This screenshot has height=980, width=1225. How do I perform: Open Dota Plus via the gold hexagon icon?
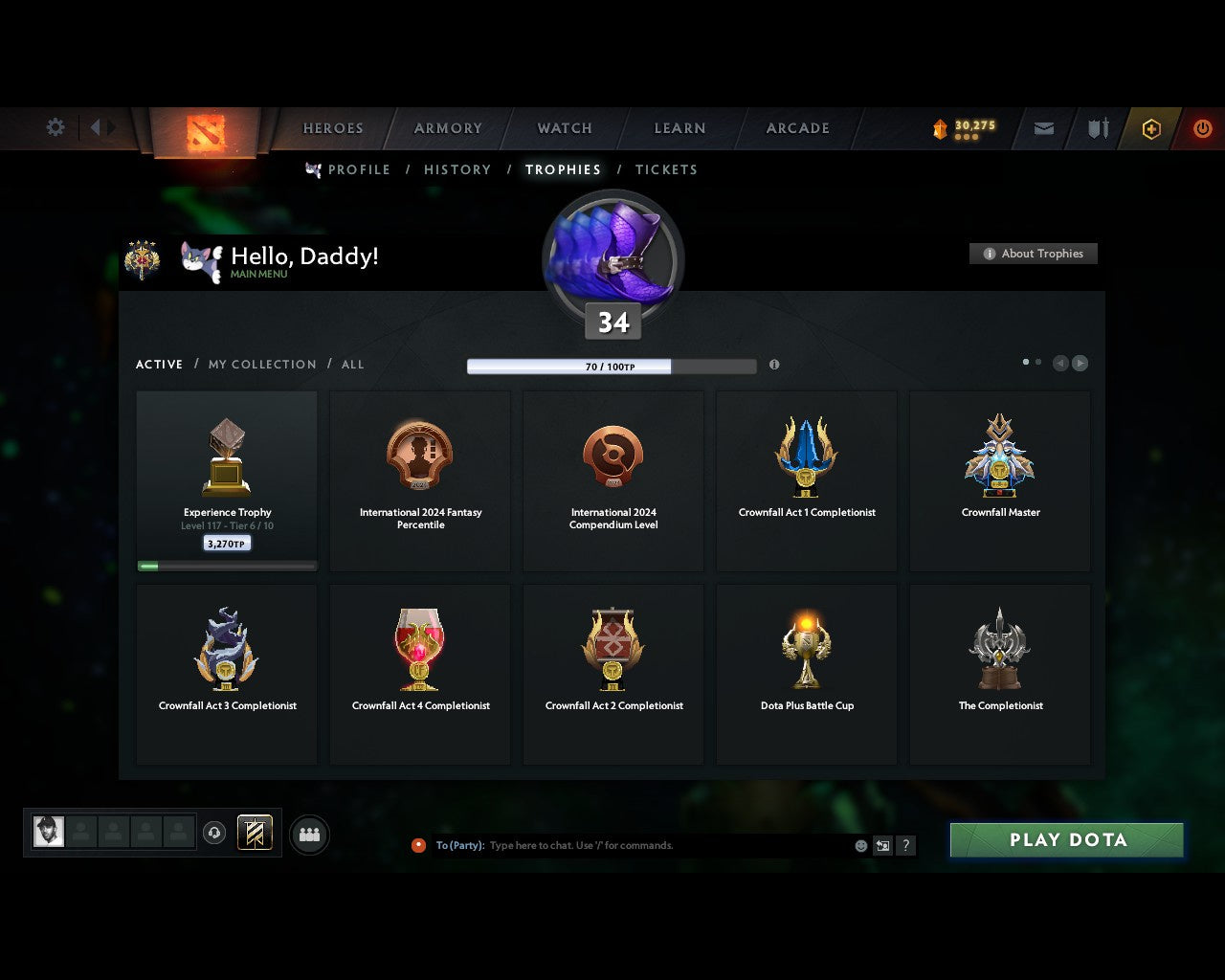(1152, 128)
